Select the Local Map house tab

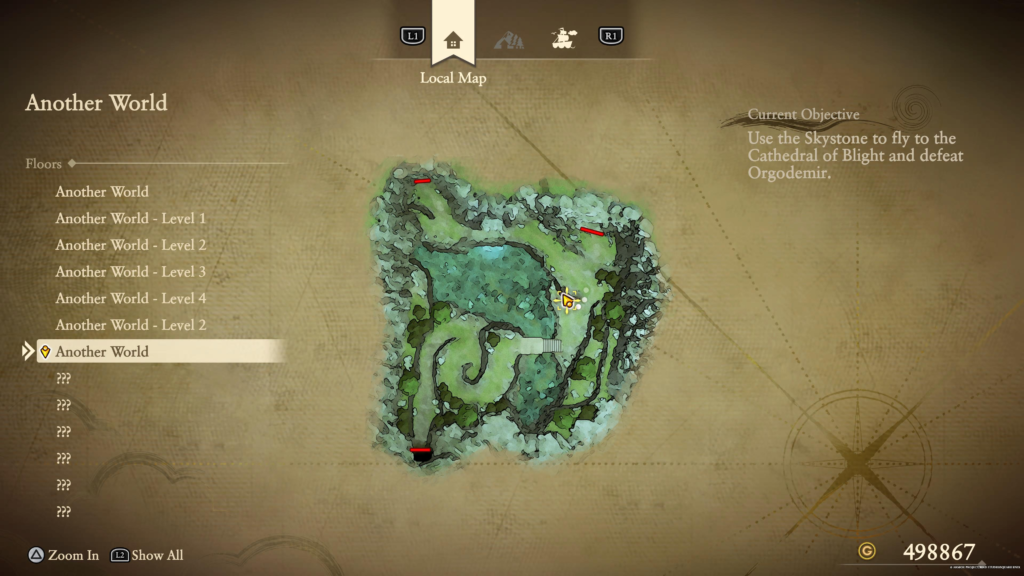pyautogui.click(x=453, y=40)
